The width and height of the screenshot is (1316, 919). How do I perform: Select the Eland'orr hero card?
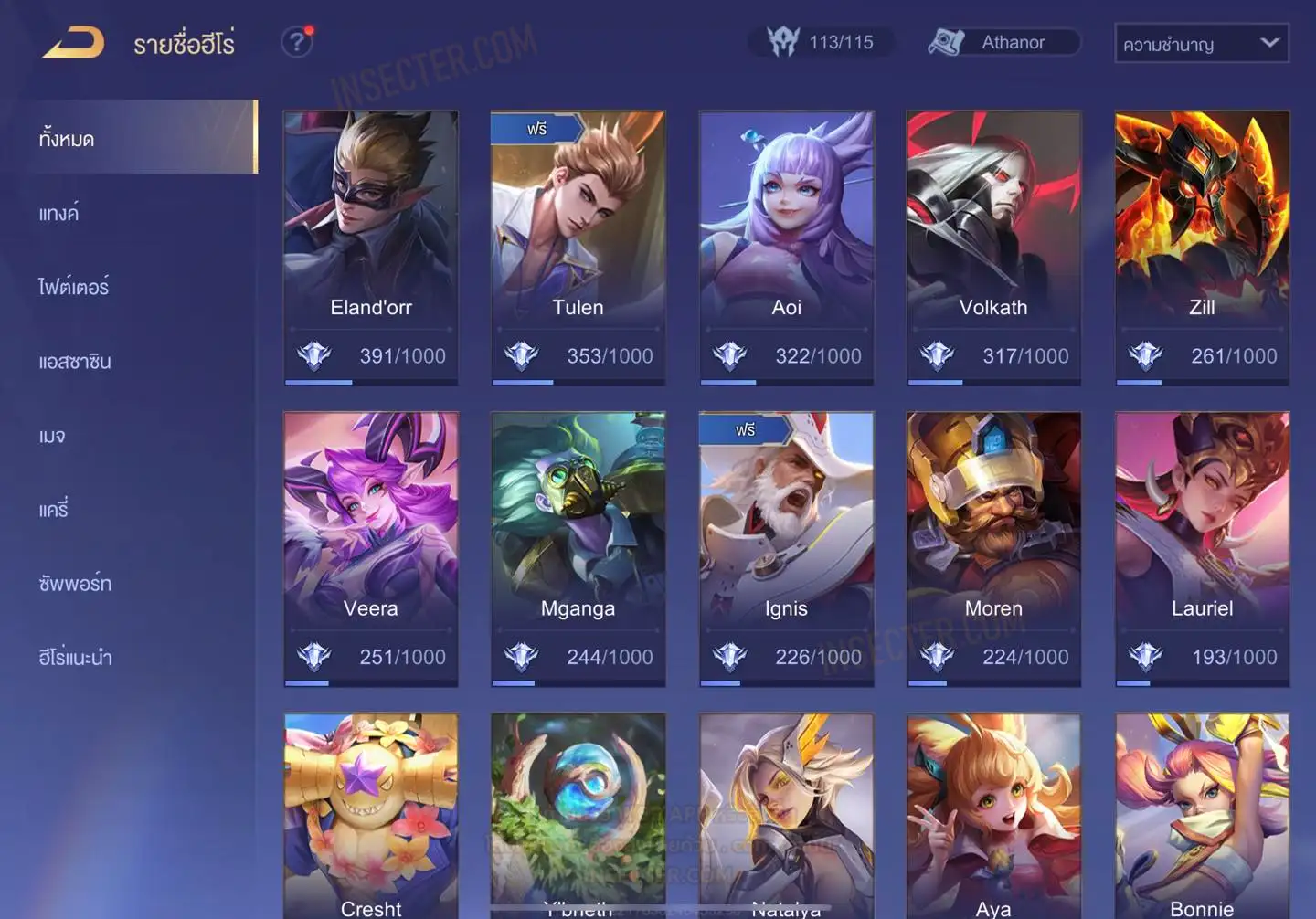370,247
